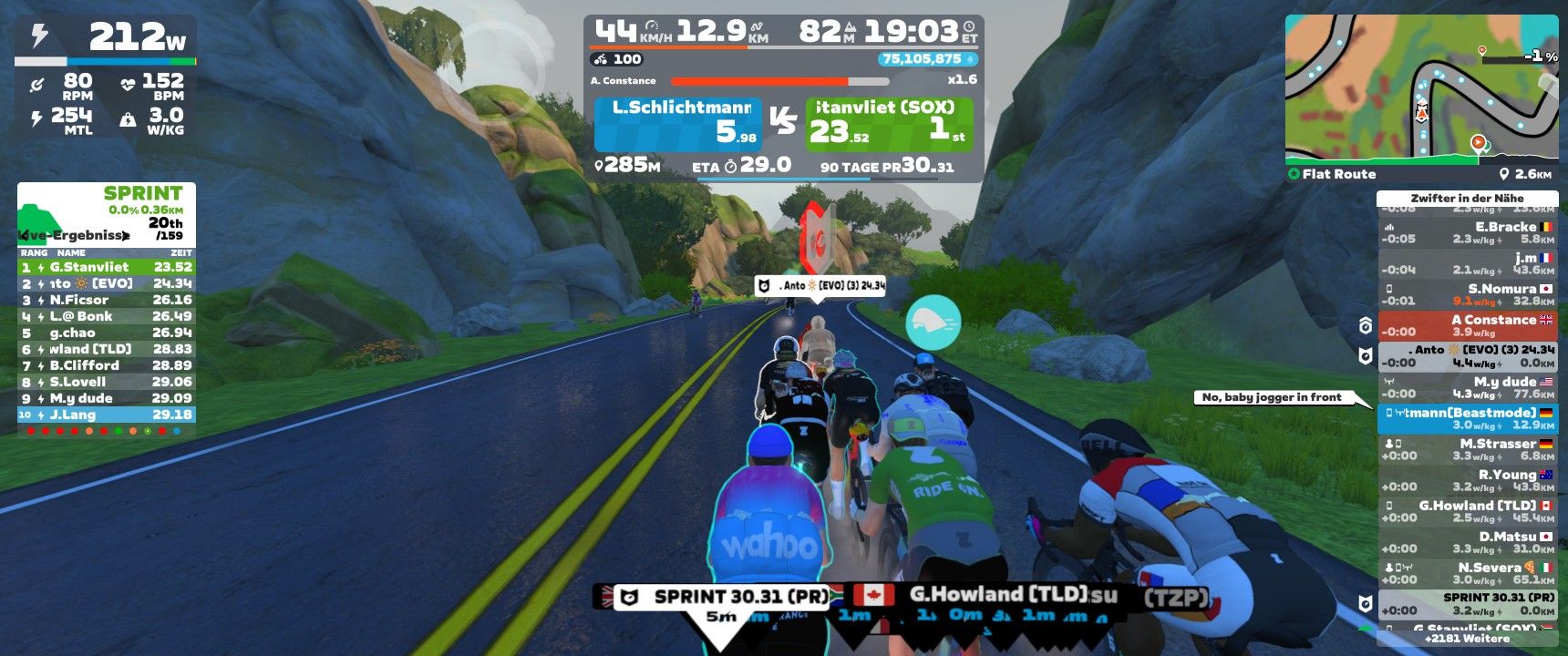Switch sprint results with the left arrow
This screenshot has height=656, width=1568.
click(x=24, y=235)
